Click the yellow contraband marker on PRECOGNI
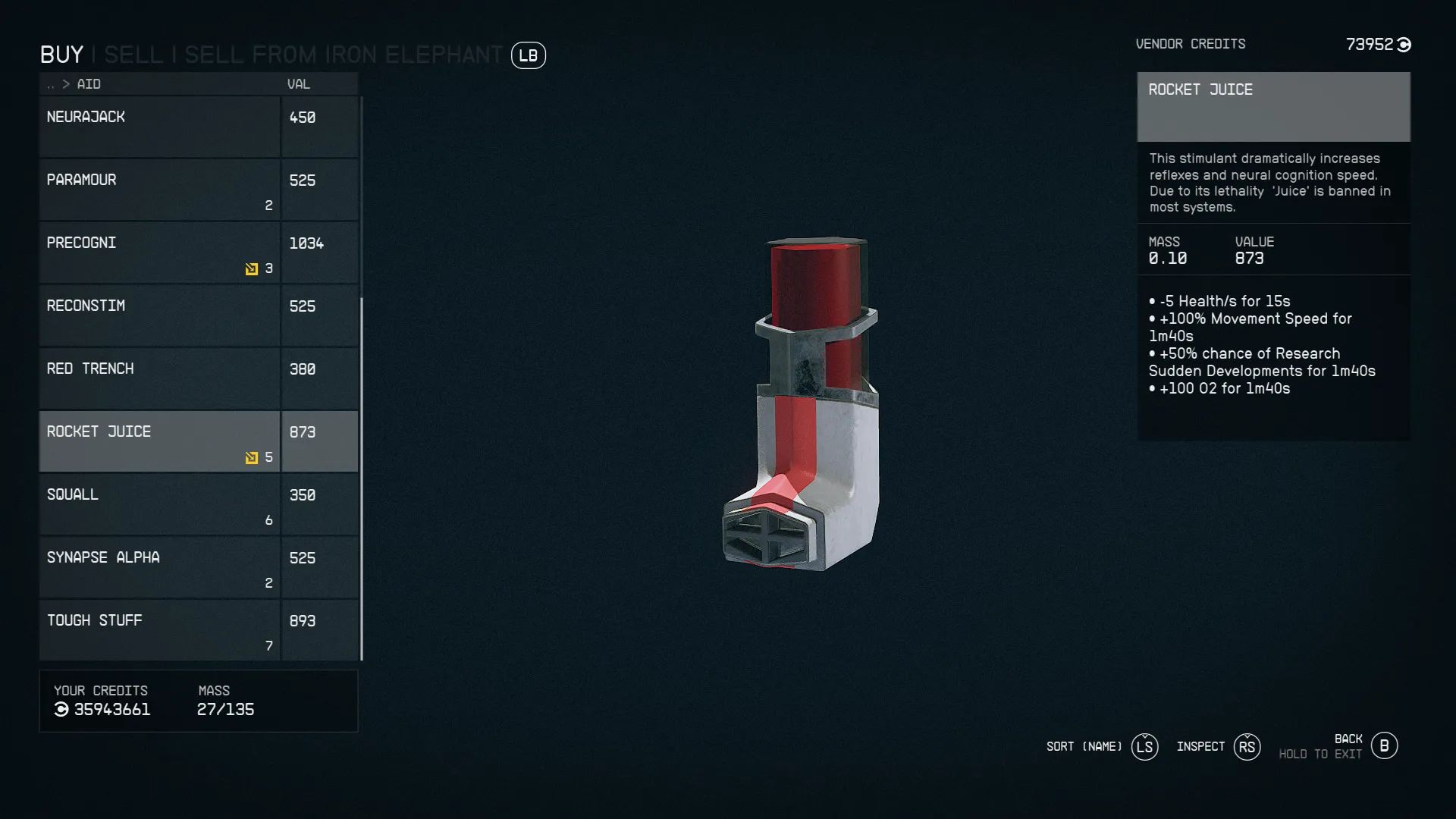Screen dimensions: 1456x819 pos(250,268)
